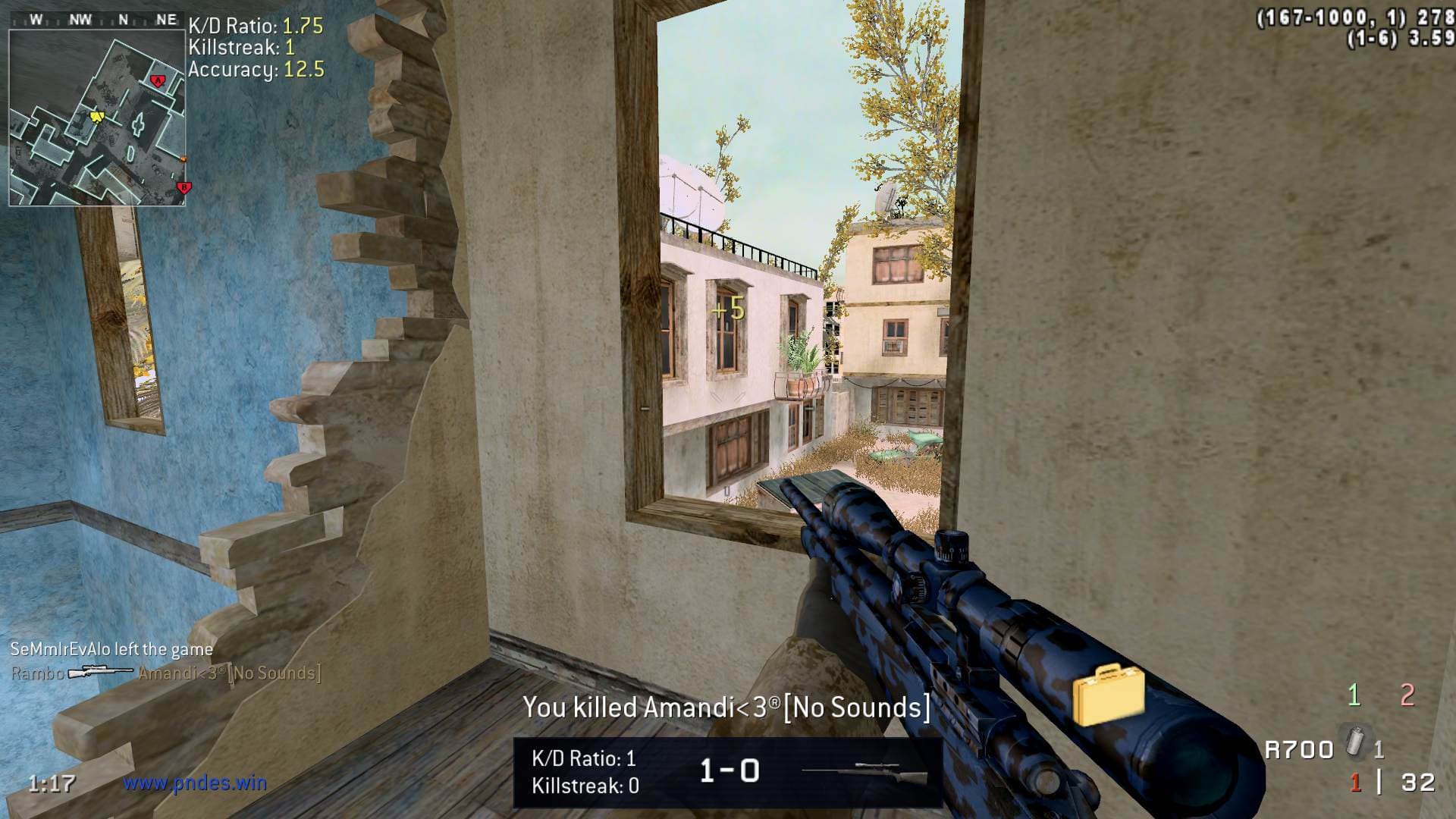Select the A bombsite marker on minimap

coord(158,80)
